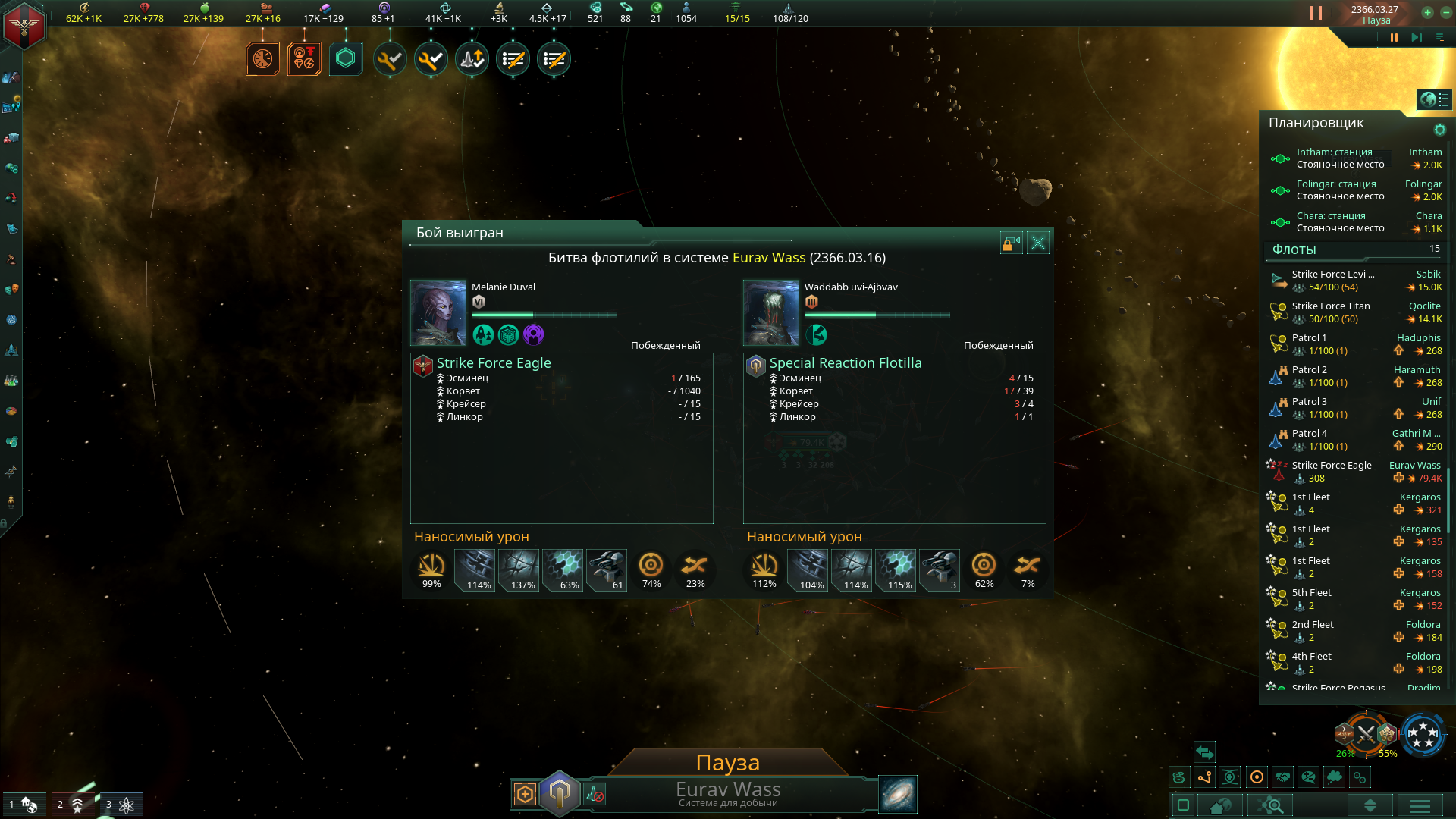Open outliner settings gear
The width and height of the screenshot is (1456, 819).
pos(1439,130)
